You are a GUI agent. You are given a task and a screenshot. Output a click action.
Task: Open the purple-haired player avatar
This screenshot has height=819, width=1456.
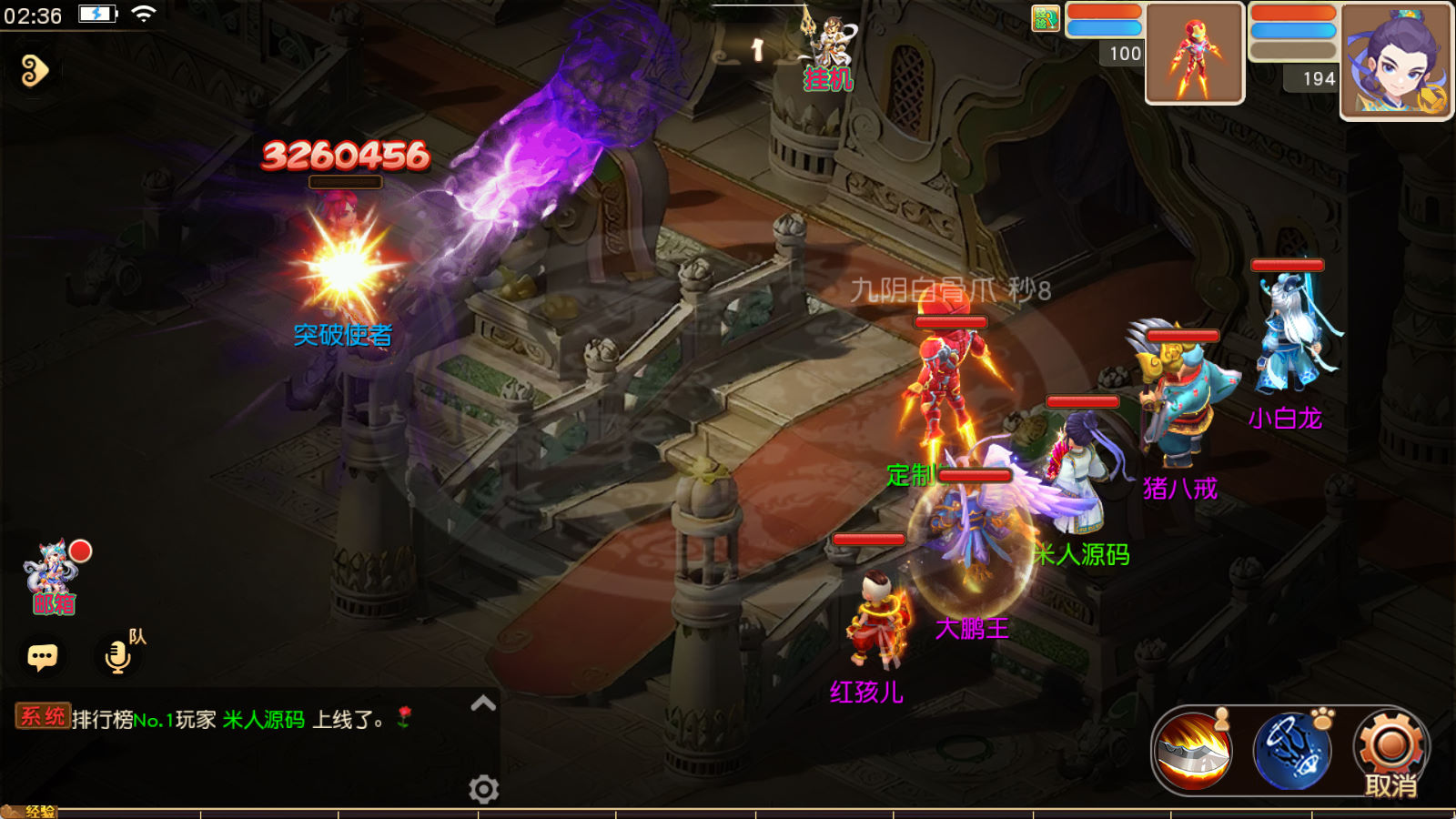[x=1397, y=61]
